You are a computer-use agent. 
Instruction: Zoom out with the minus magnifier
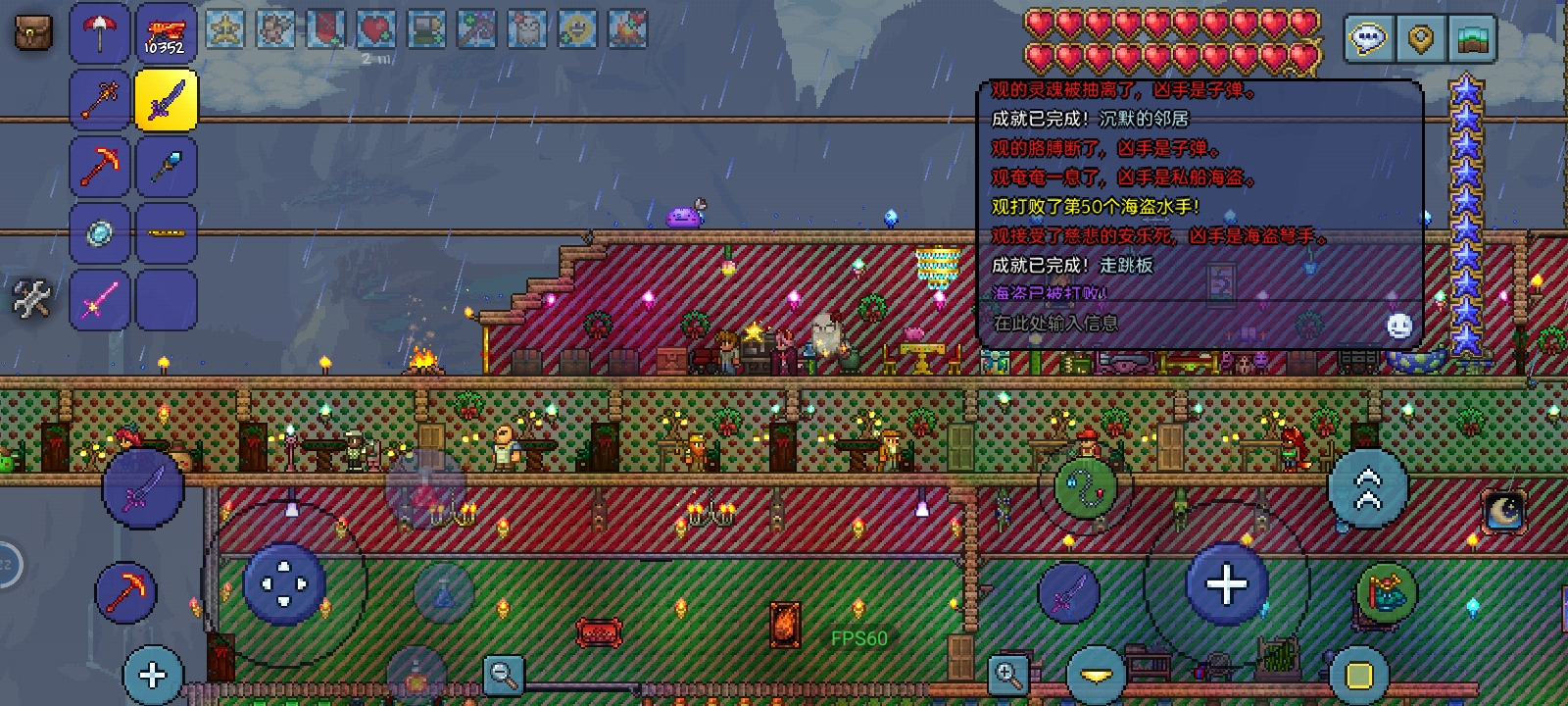(x=505, y=674)
